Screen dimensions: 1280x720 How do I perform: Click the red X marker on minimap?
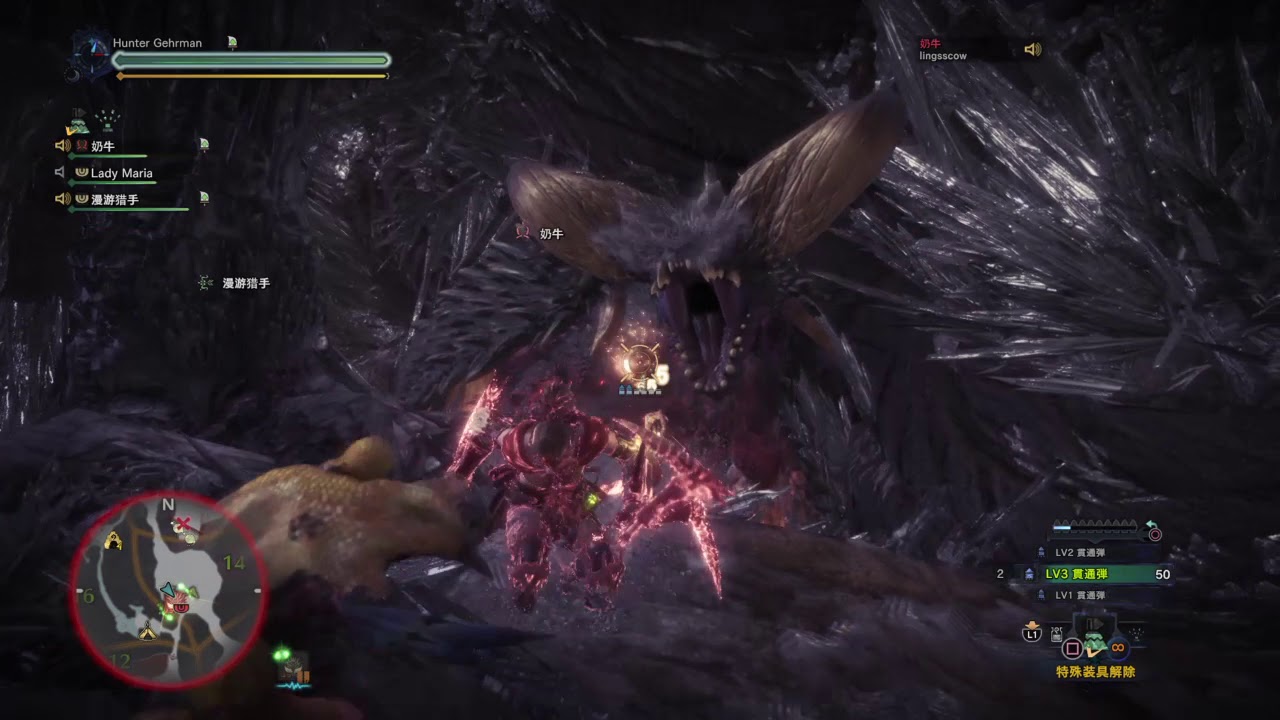point(183,525)
